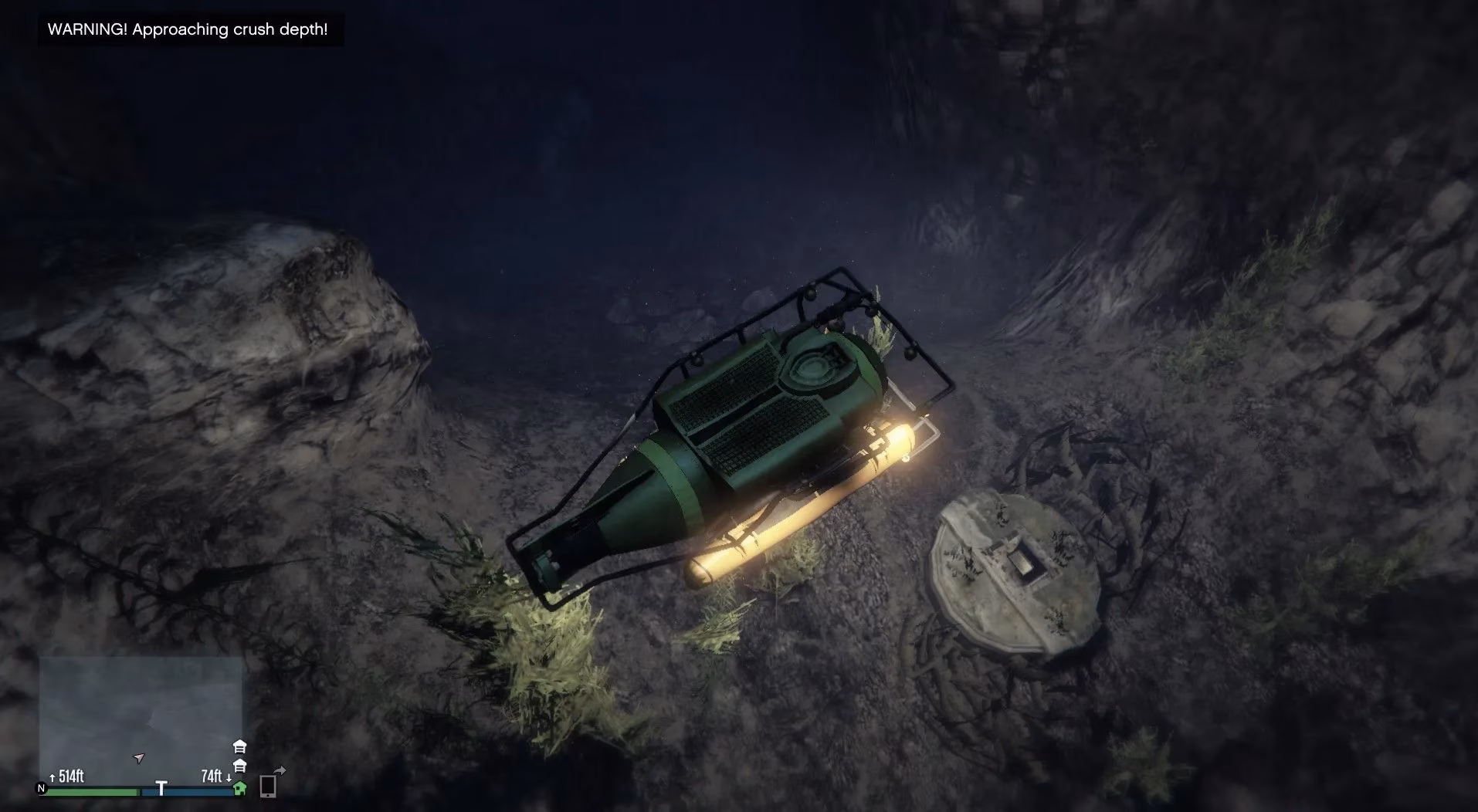Viewport: 1478px width, 812px height.
Task: Expand the crush depth warning banner
Action: (188, 29)
